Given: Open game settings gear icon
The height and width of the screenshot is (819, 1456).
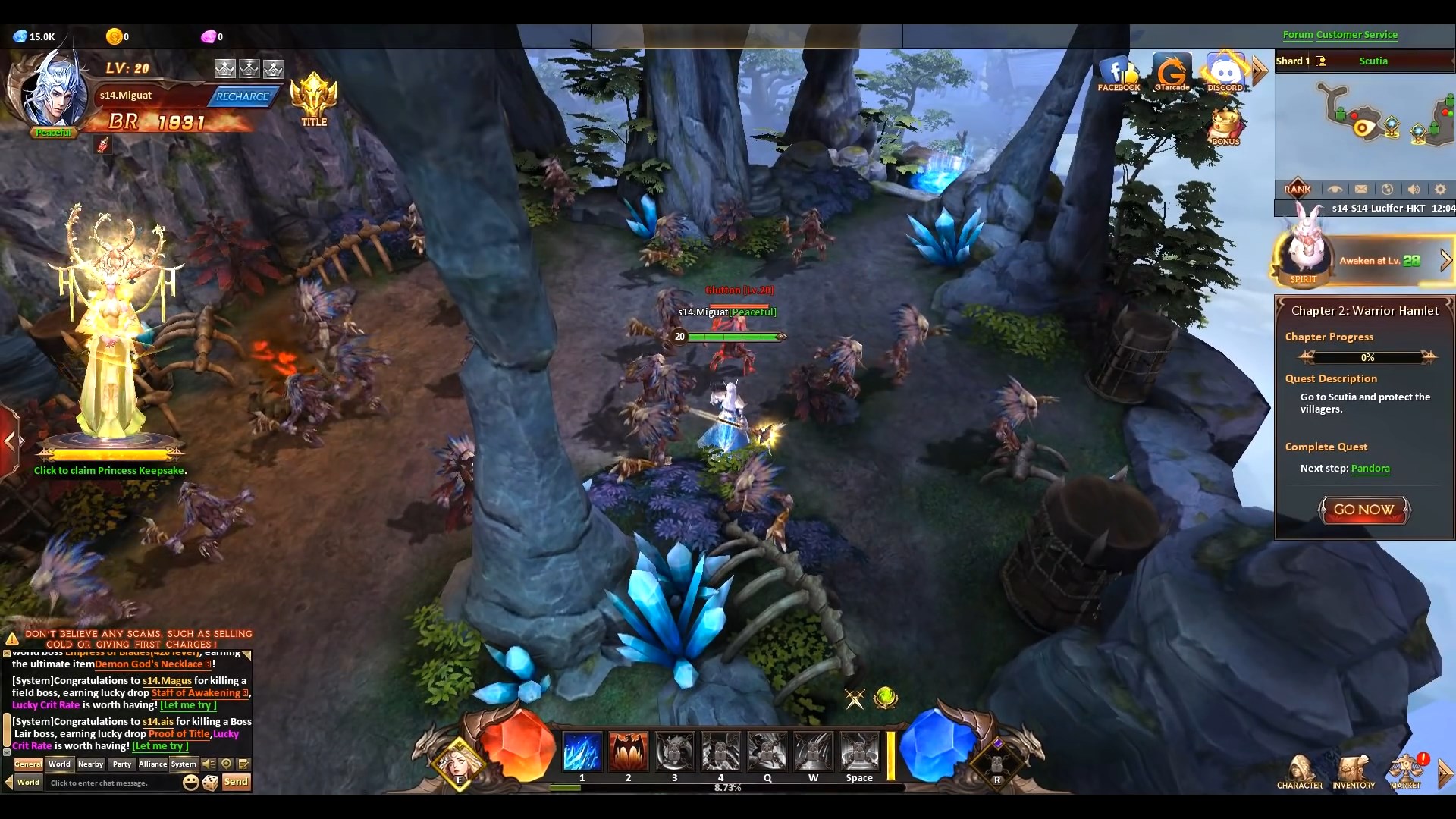Looking at the screenshot, I should [1440, 189].
